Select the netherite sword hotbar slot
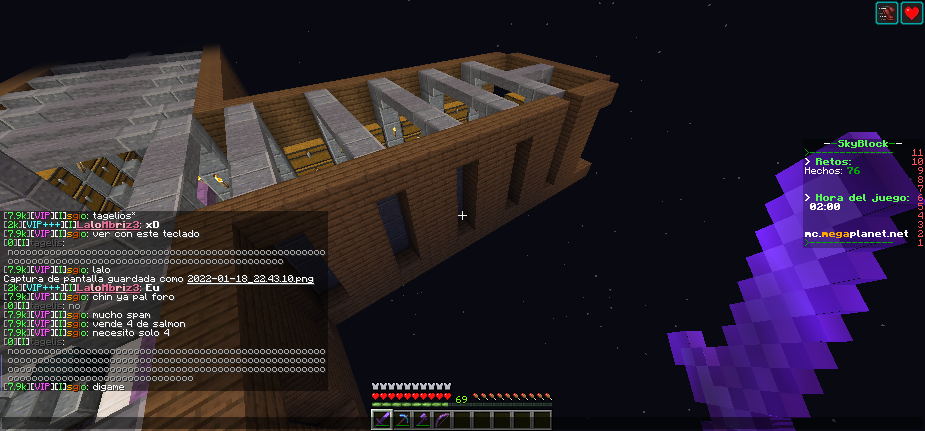 (x=383, y=420)
